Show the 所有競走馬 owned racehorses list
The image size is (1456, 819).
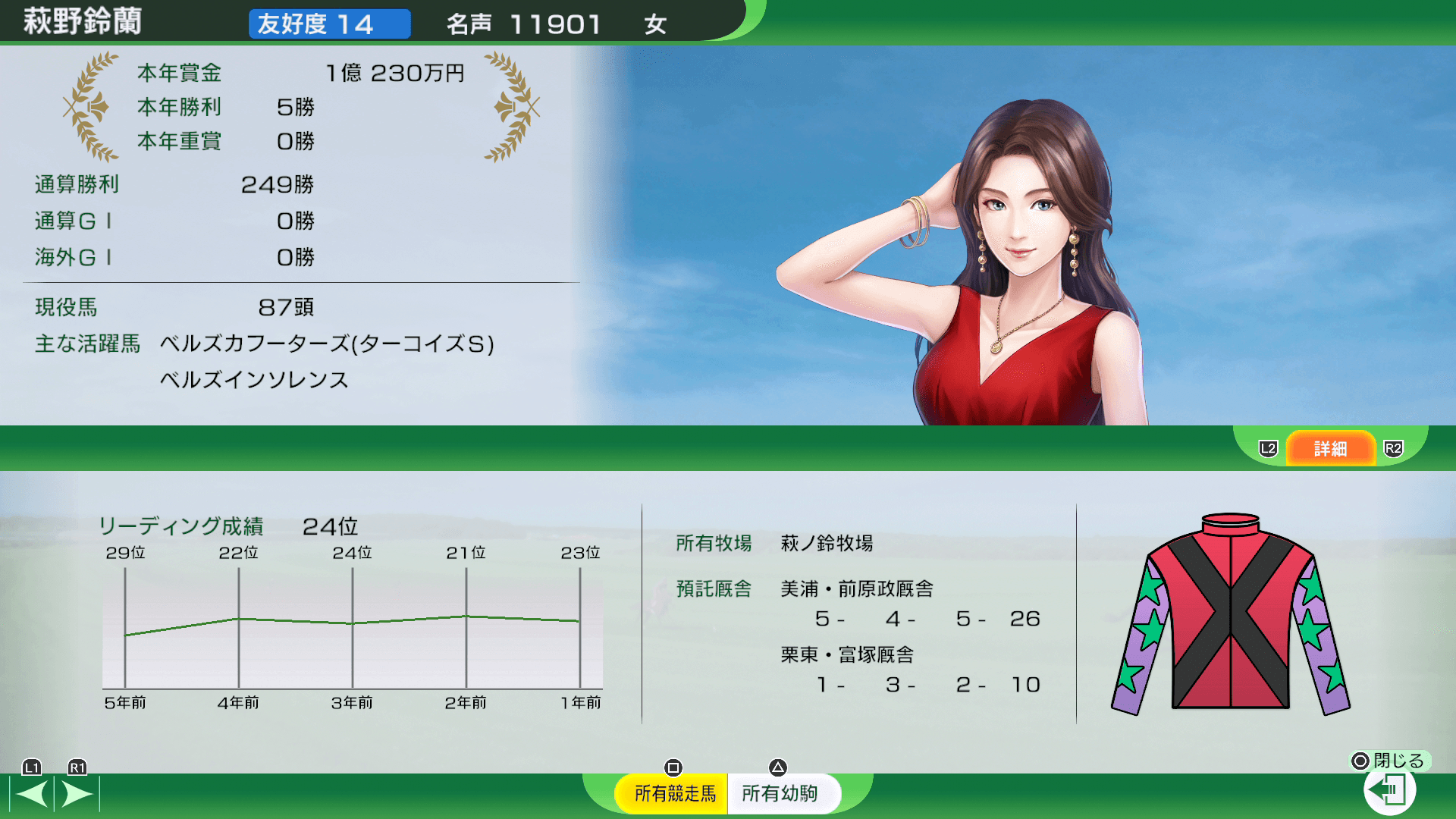coord(674,793)
